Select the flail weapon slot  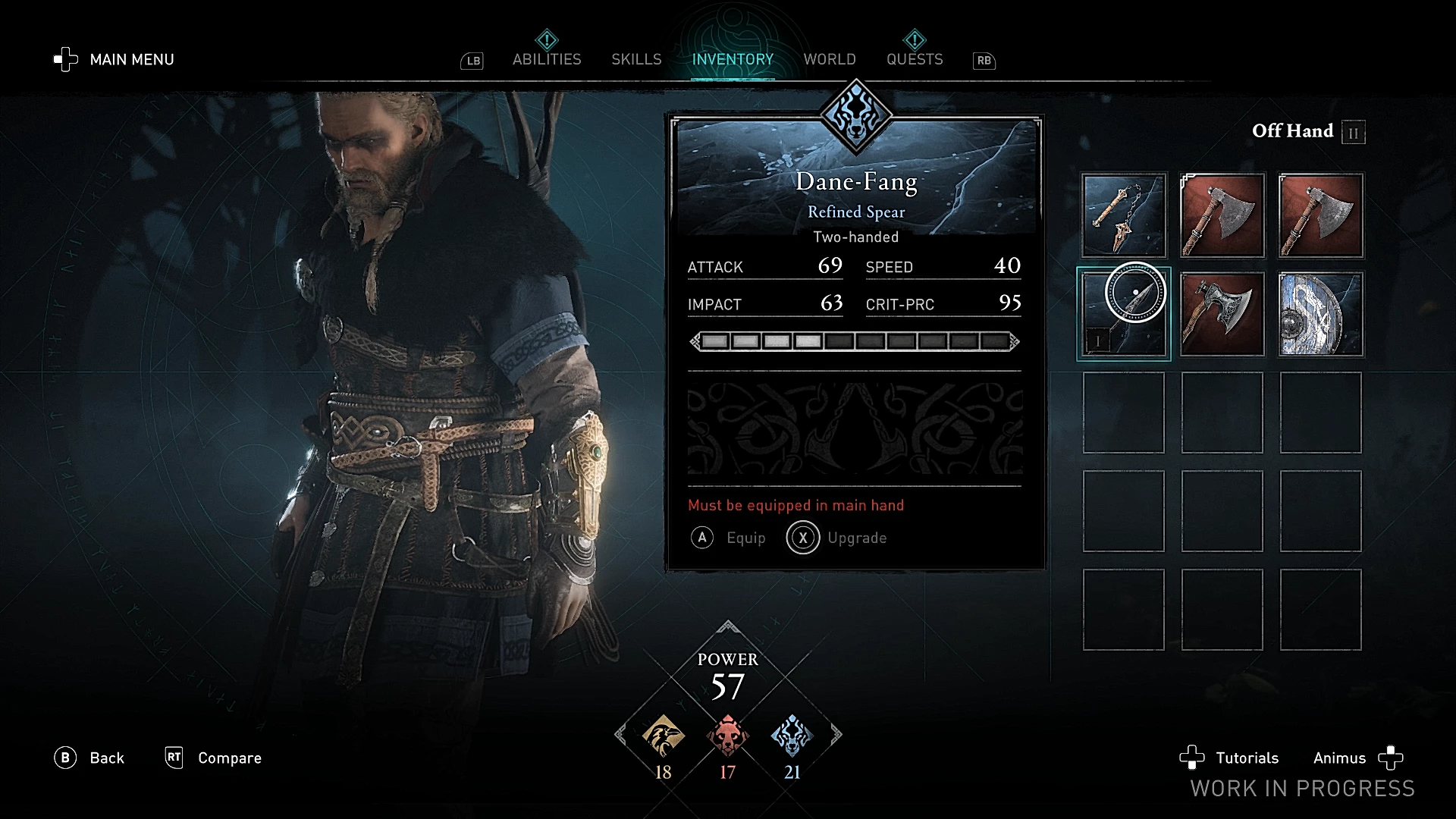(1124, 215)
